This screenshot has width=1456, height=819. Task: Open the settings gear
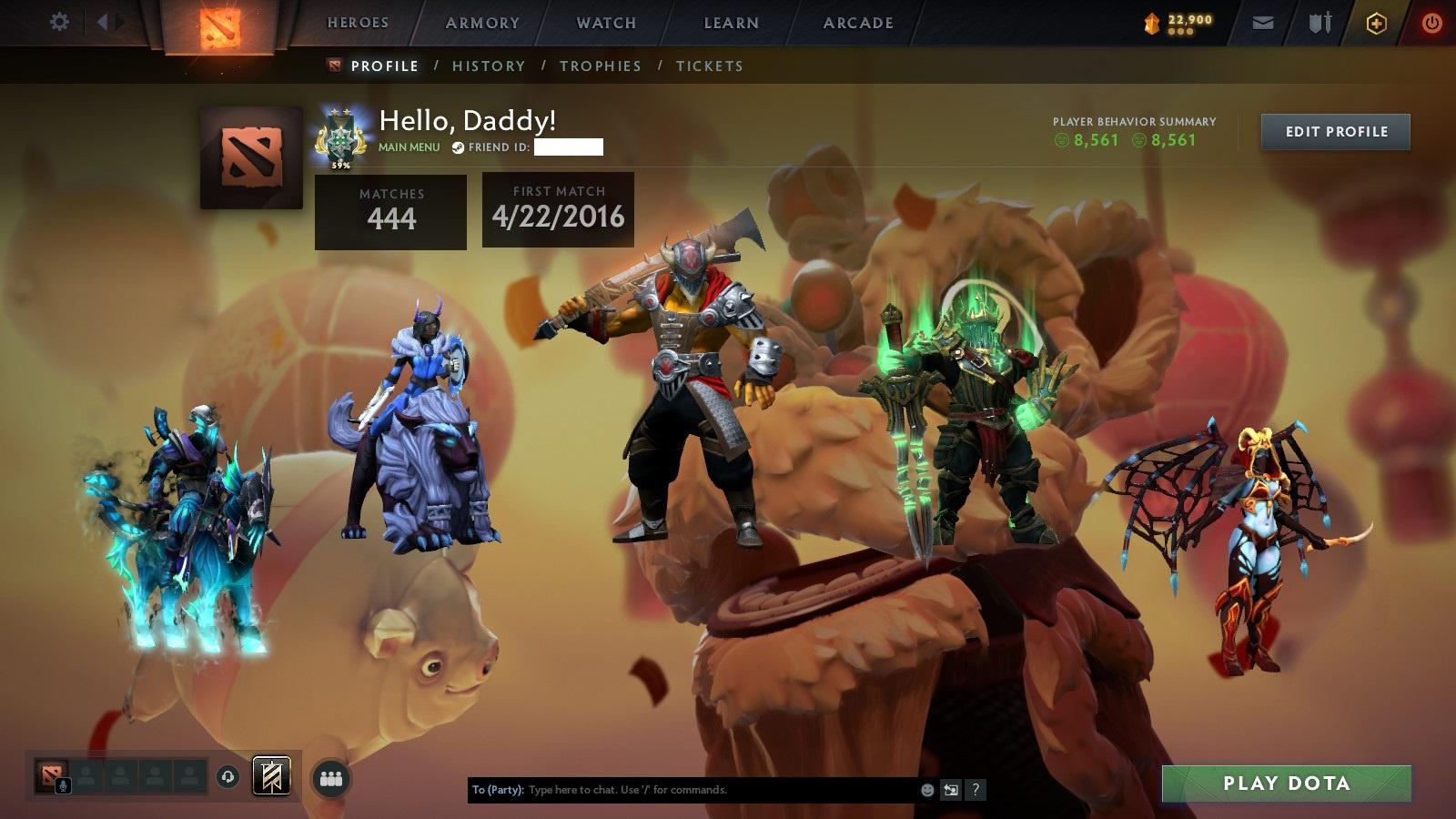pos(60,21)
